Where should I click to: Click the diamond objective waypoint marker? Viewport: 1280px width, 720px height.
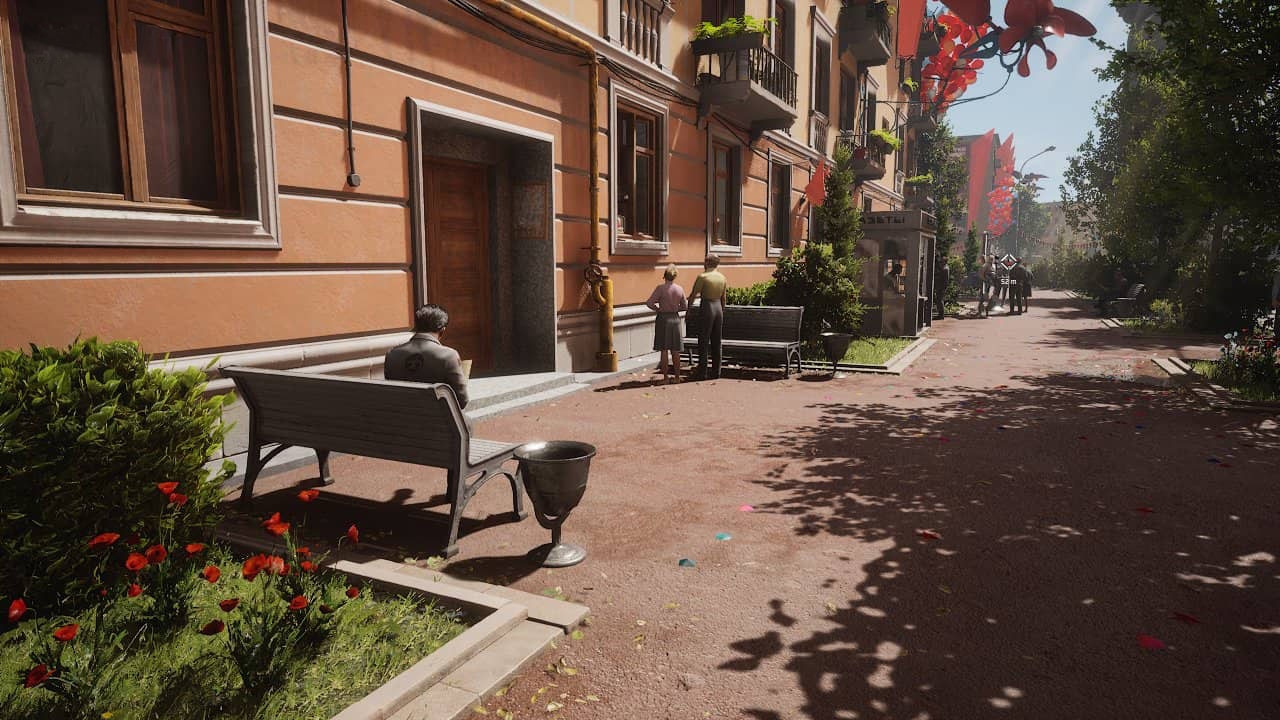(1007, 261)
